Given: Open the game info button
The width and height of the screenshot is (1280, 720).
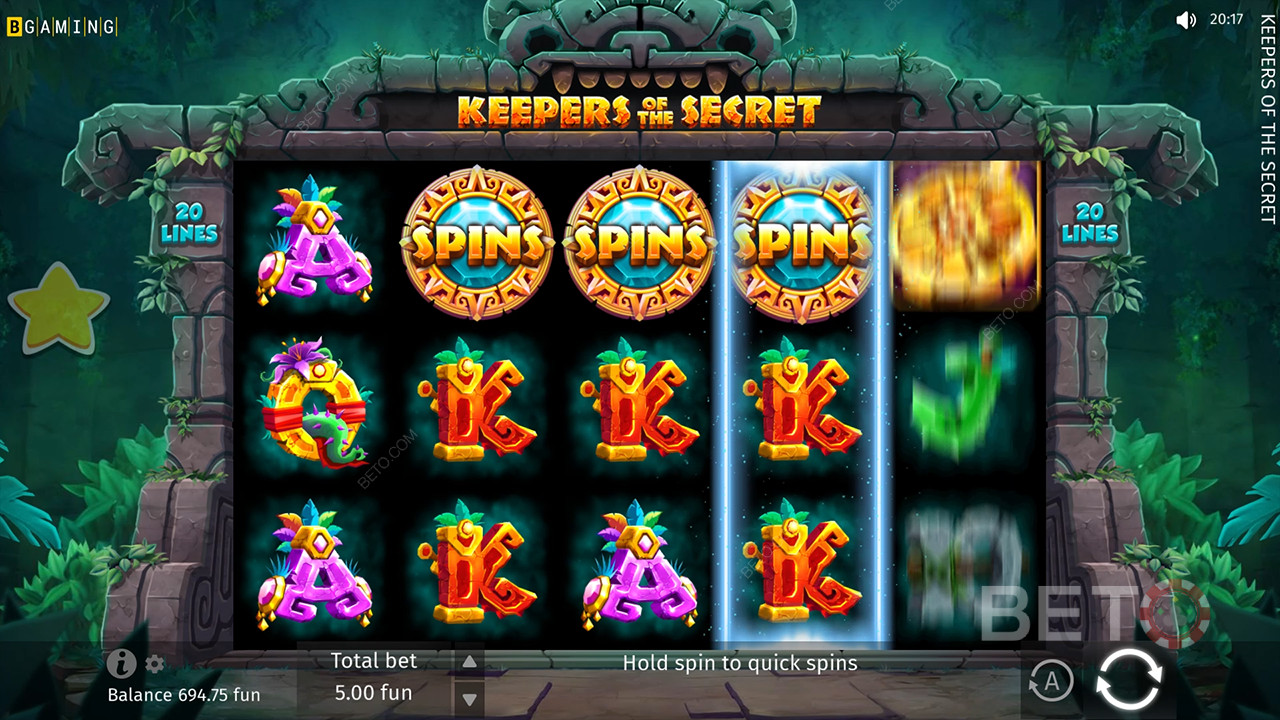Looking at the screenshot, I should [x=121, y=662].
